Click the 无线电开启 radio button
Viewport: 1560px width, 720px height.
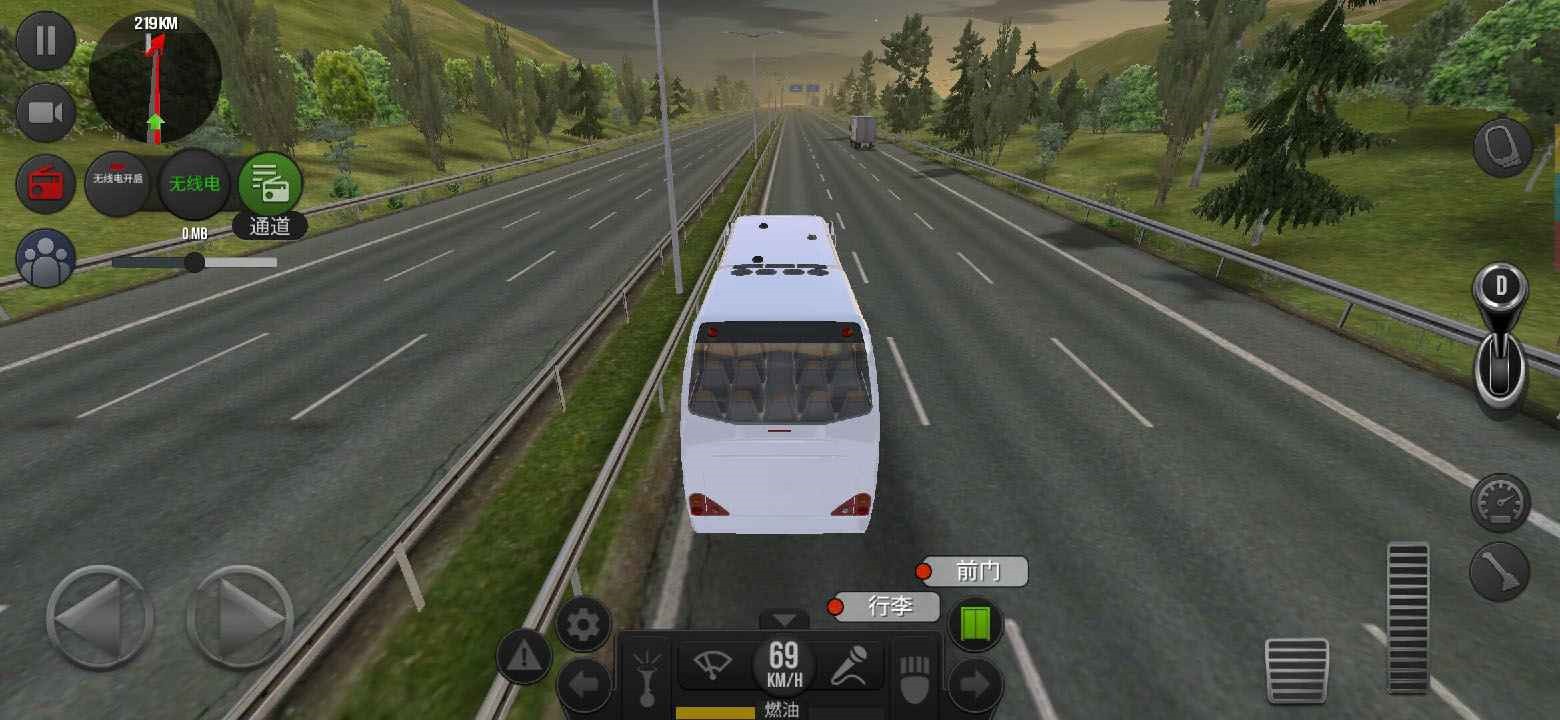click(x=120, y=183)
